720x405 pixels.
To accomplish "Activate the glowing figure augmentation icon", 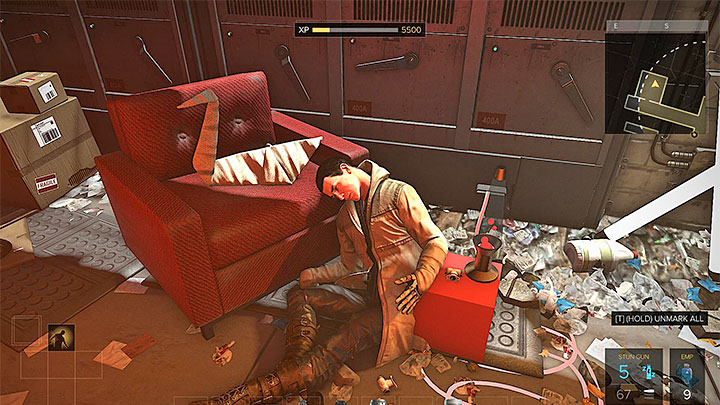I will [60, 339].
